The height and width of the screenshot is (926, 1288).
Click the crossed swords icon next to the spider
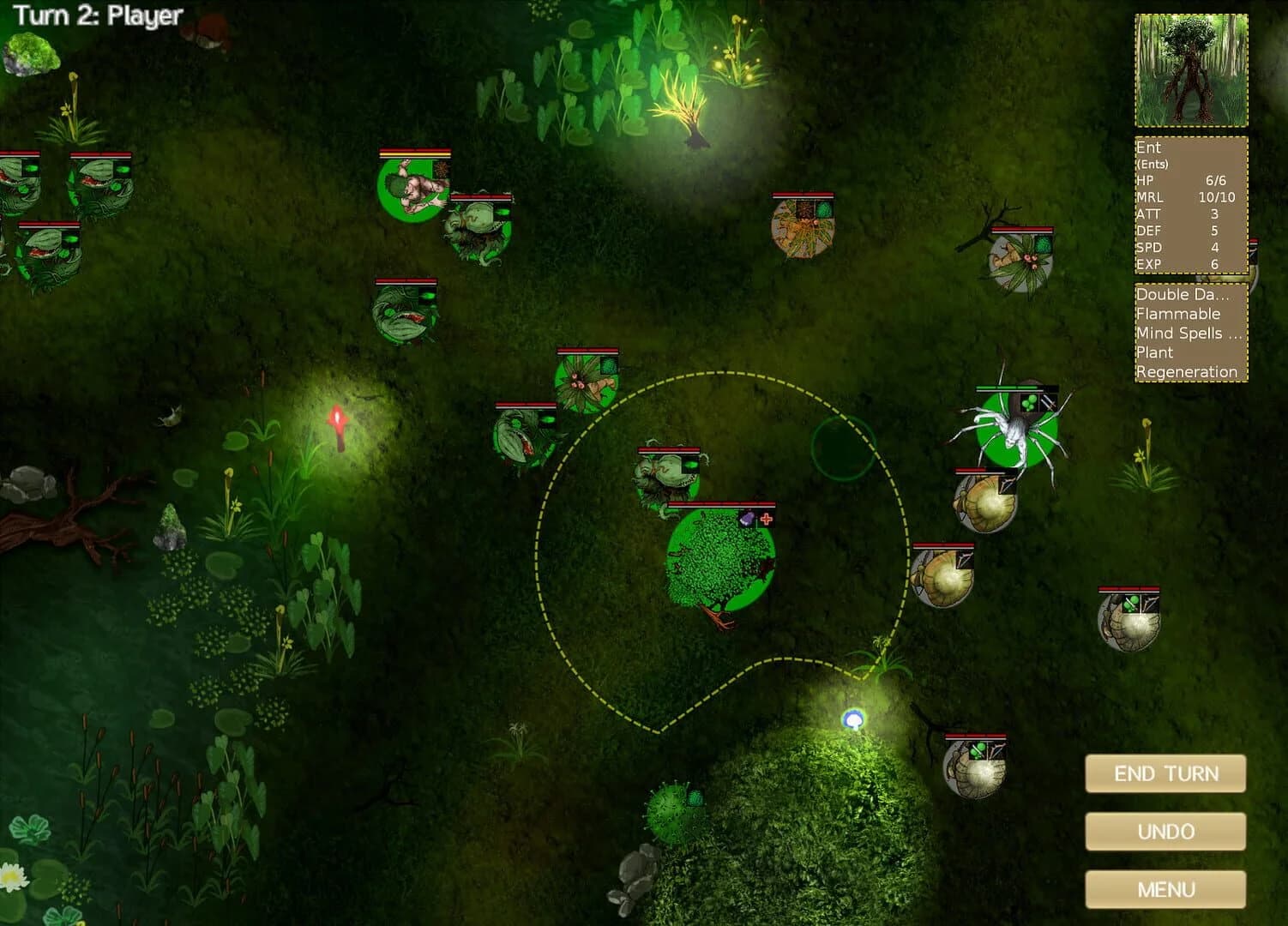(x=1049, y=405)
